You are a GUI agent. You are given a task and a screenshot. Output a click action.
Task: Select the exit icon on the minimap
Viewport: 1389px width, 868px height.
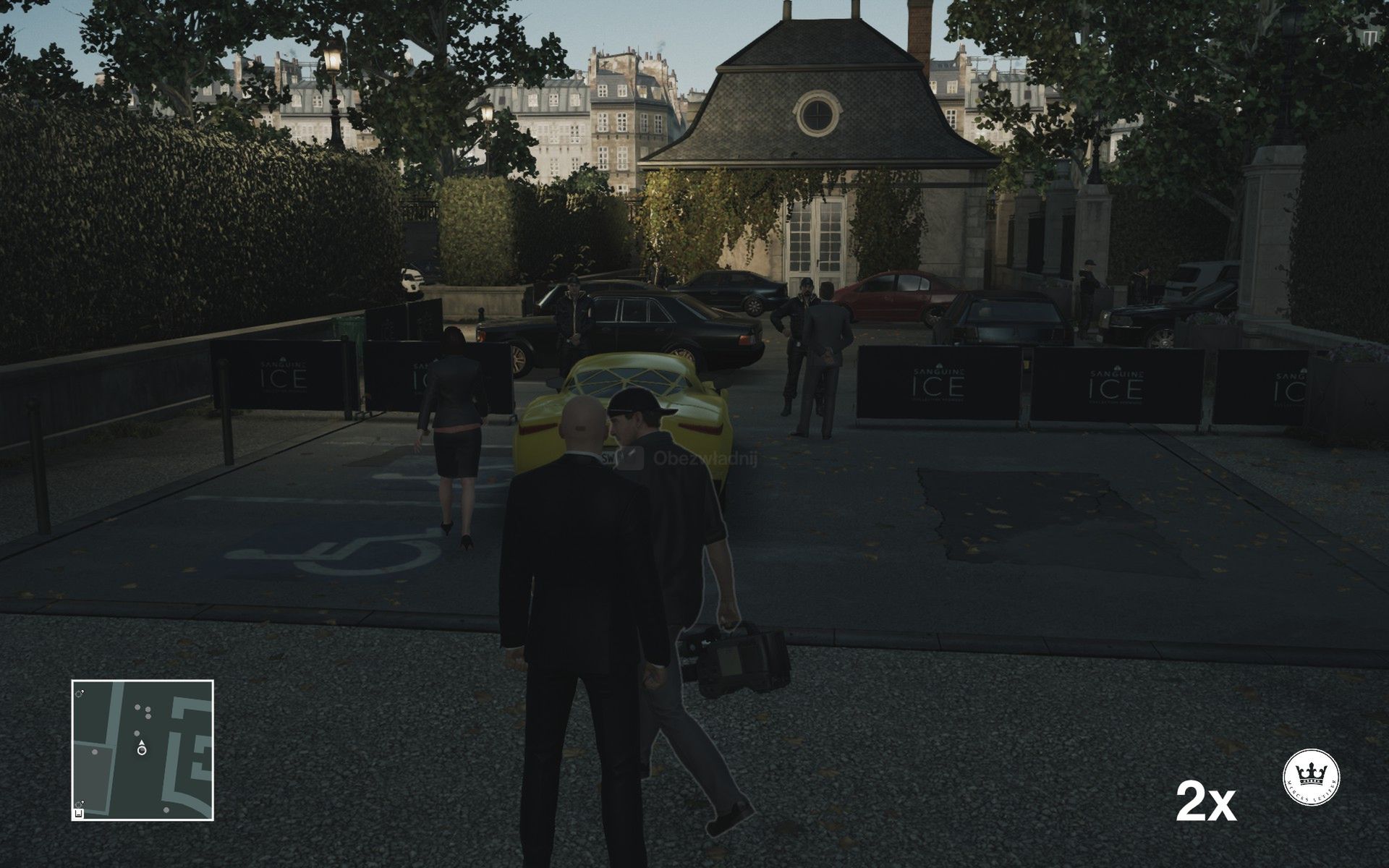click(80, 813)
